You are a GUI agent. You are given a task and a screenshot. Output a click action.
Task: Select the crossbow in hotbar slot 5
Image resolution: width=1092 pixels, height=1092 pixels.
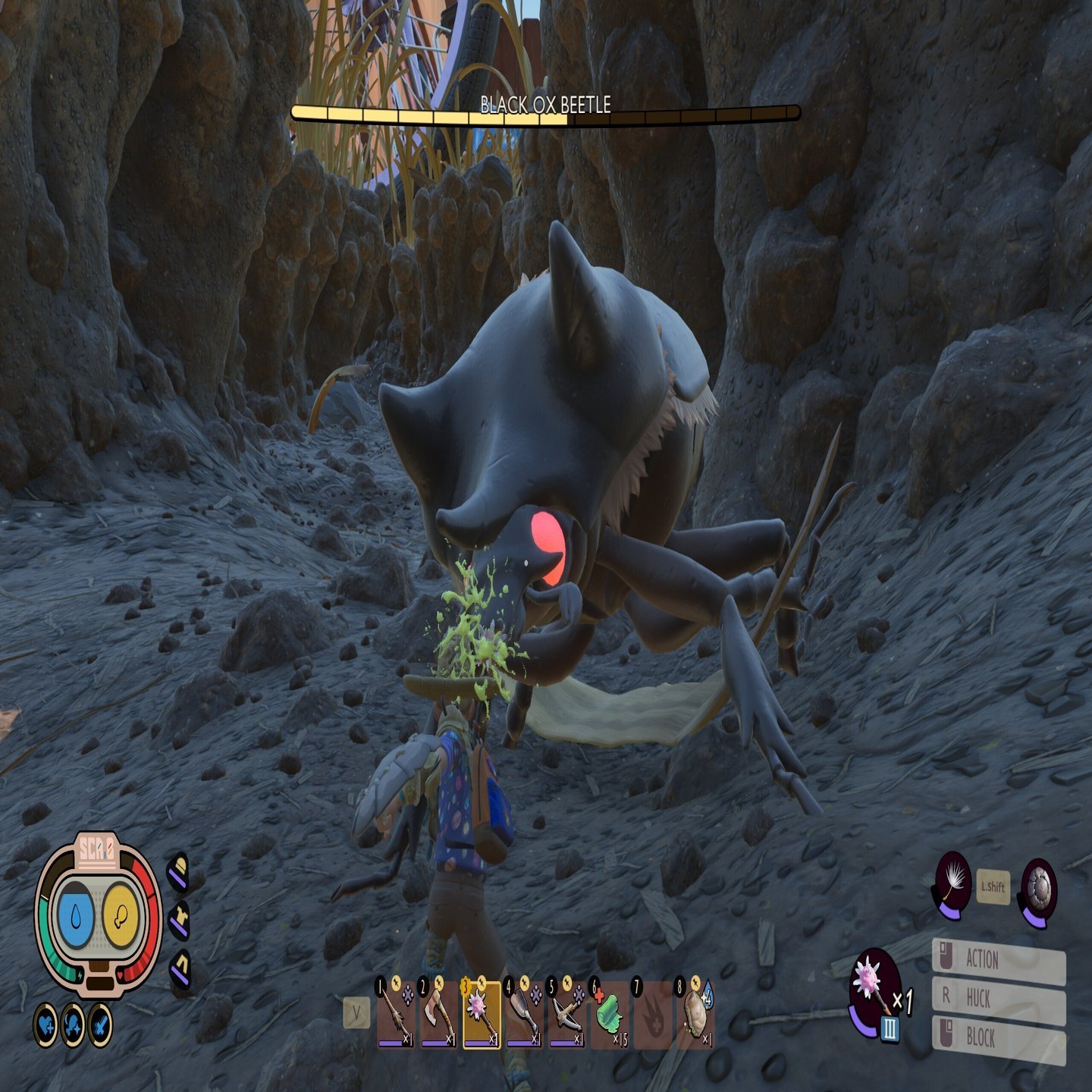(566, 1014)
